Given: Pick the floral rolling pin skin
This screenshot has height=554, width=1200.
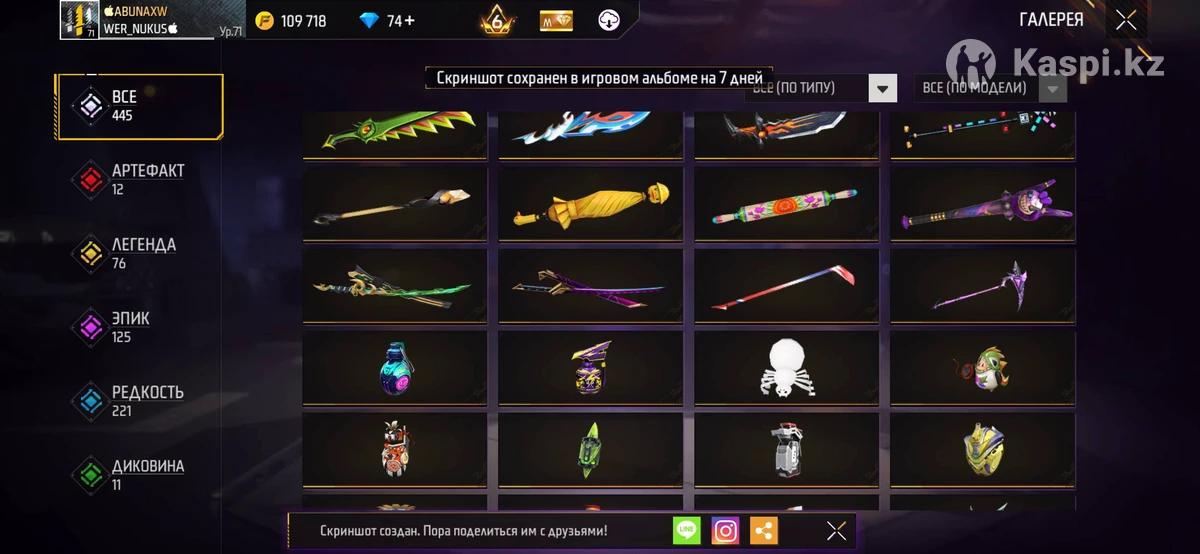Looking at the screenshot, I should [x=786, y=204].
